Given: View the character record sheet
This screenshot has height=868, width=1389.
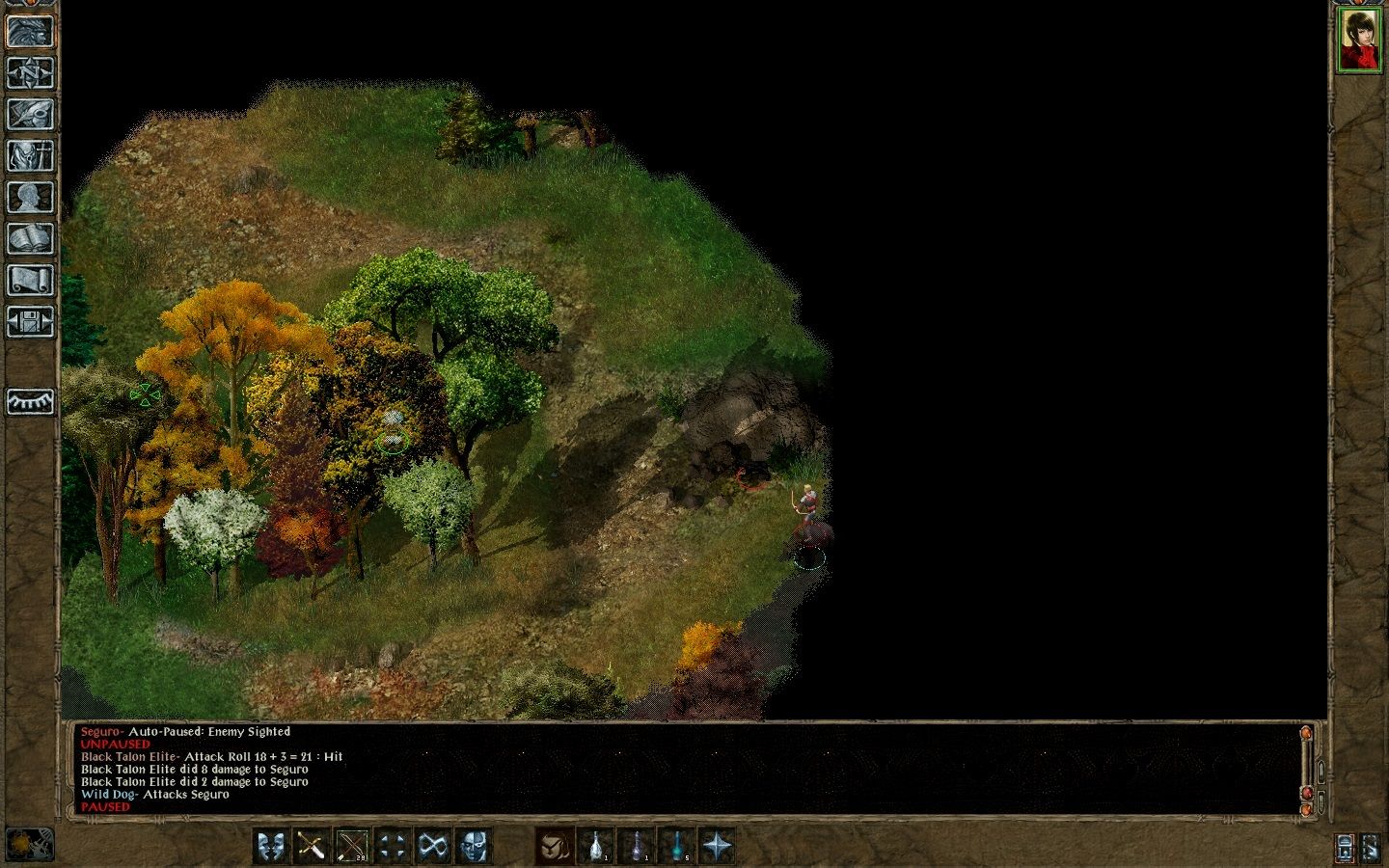Looking at the screenshot, I should [x=30, y=194].
